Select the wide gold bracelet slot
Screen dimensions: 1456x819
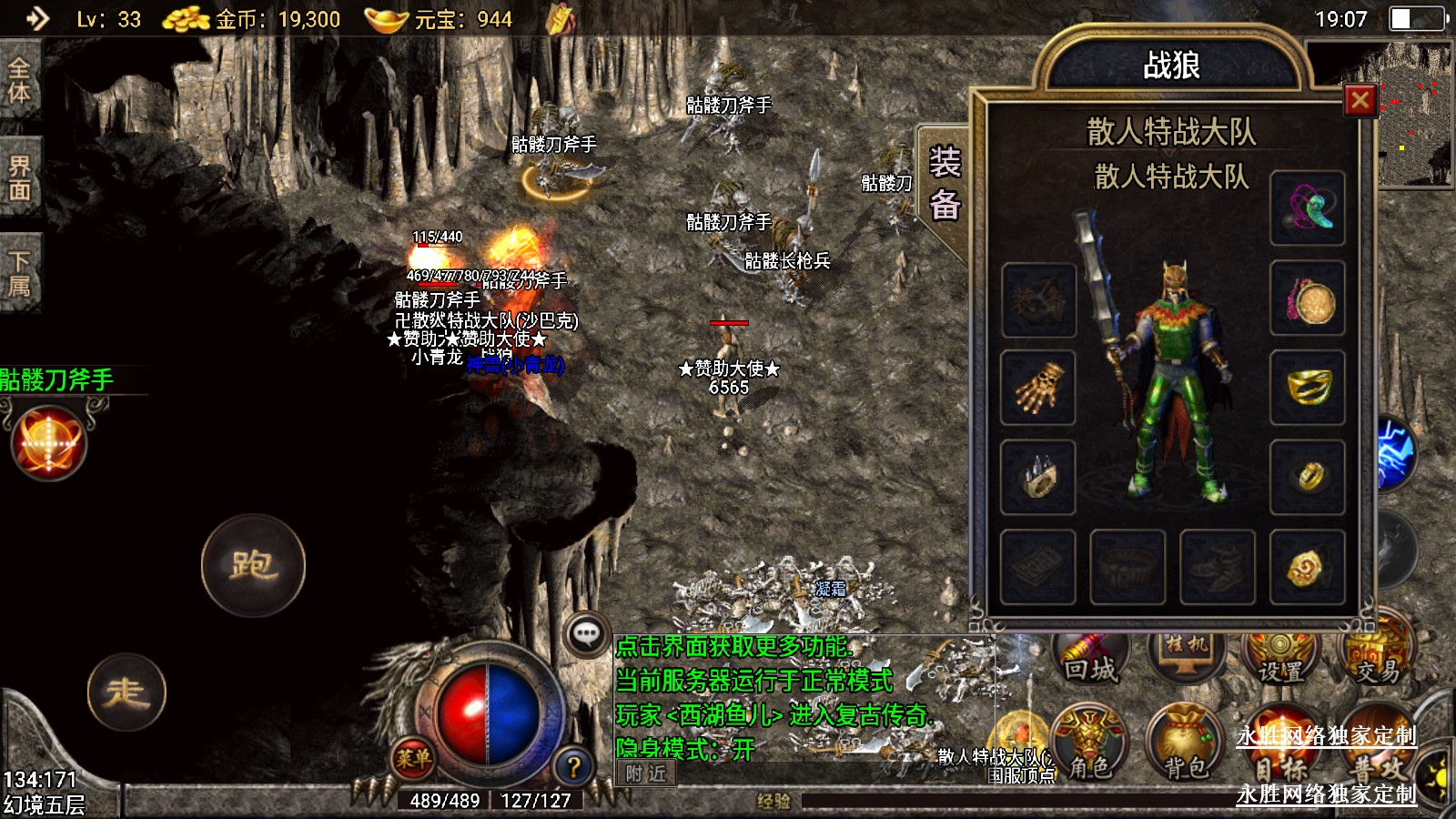(x=1308, y=389)
